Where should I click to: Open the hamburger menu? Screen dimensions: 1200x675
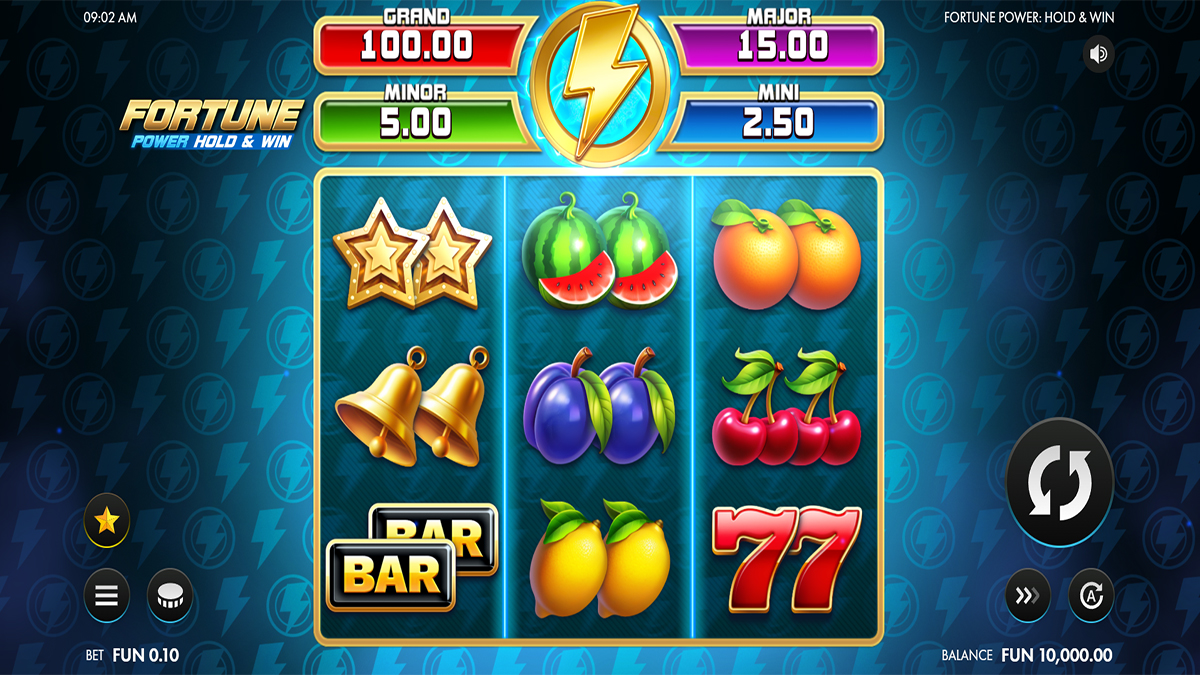(107, 596)
